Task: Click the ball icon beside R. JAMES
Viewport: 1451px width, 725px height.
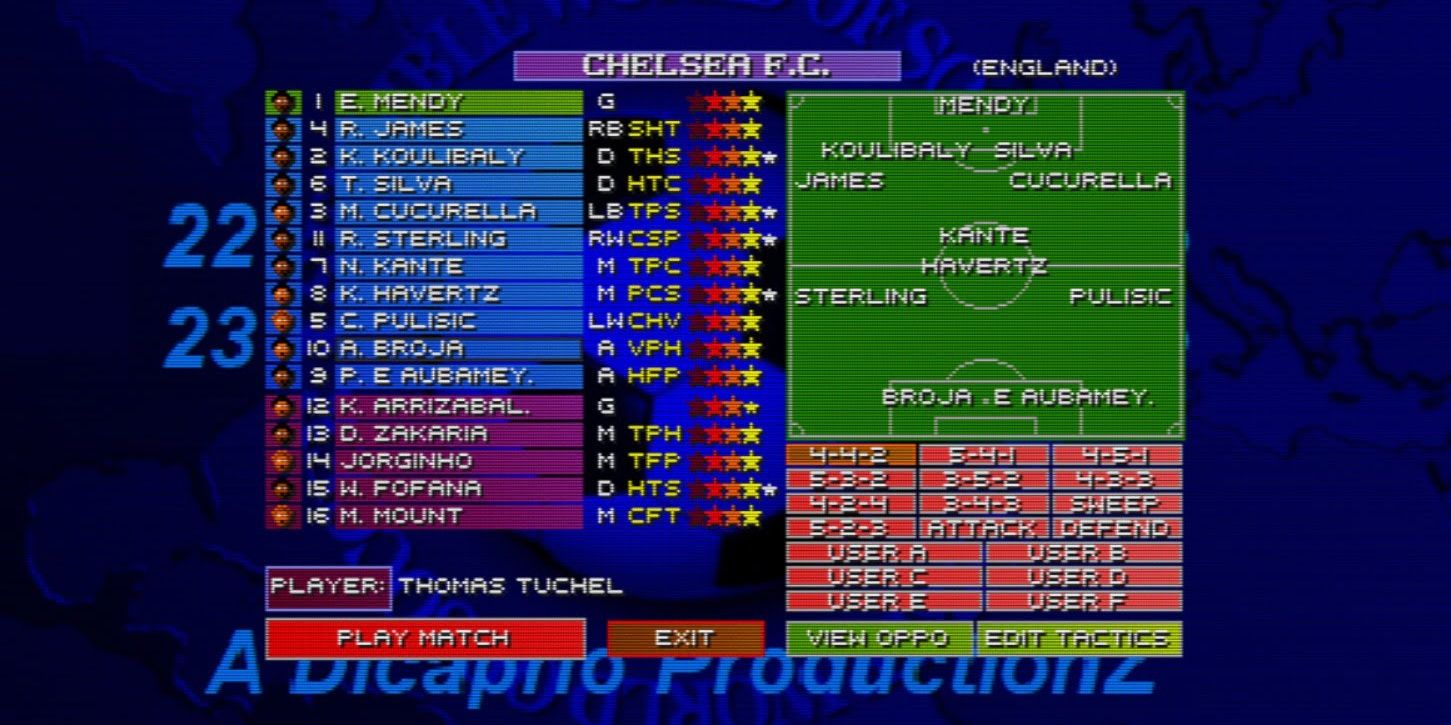Action: [285, 129]
